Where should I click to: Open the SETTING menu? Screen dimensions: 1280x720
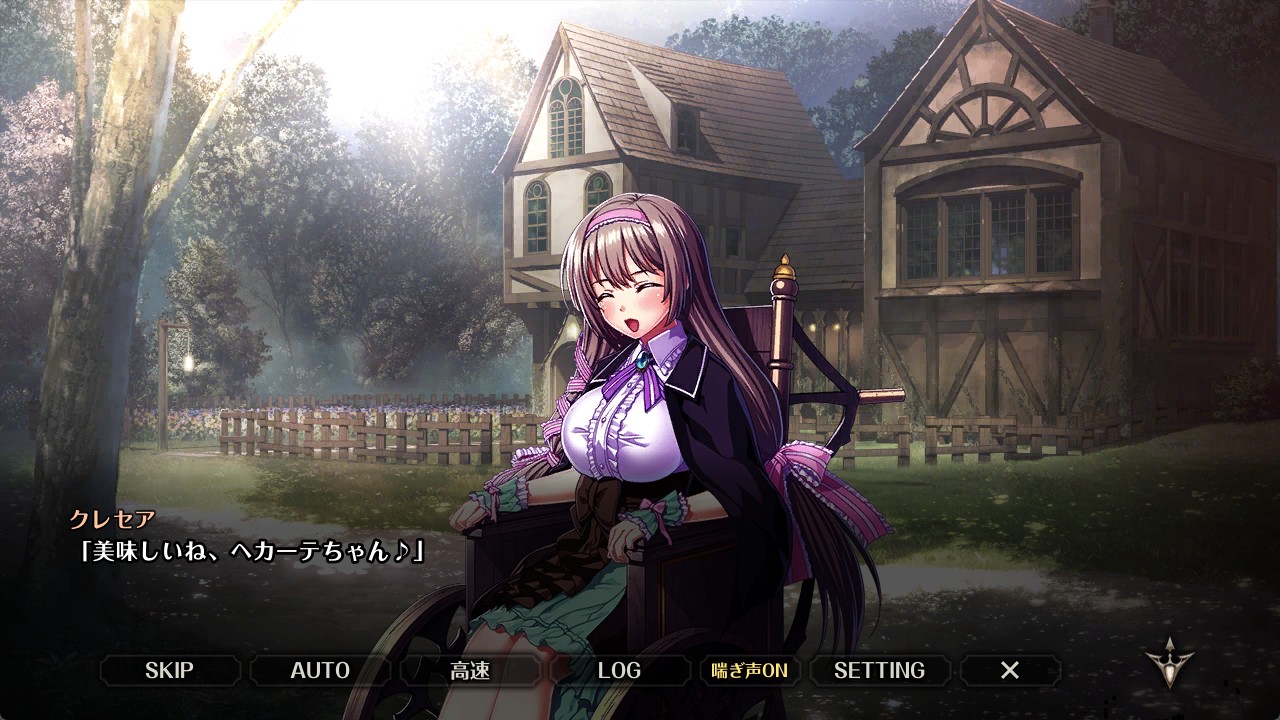pos(879,670)
